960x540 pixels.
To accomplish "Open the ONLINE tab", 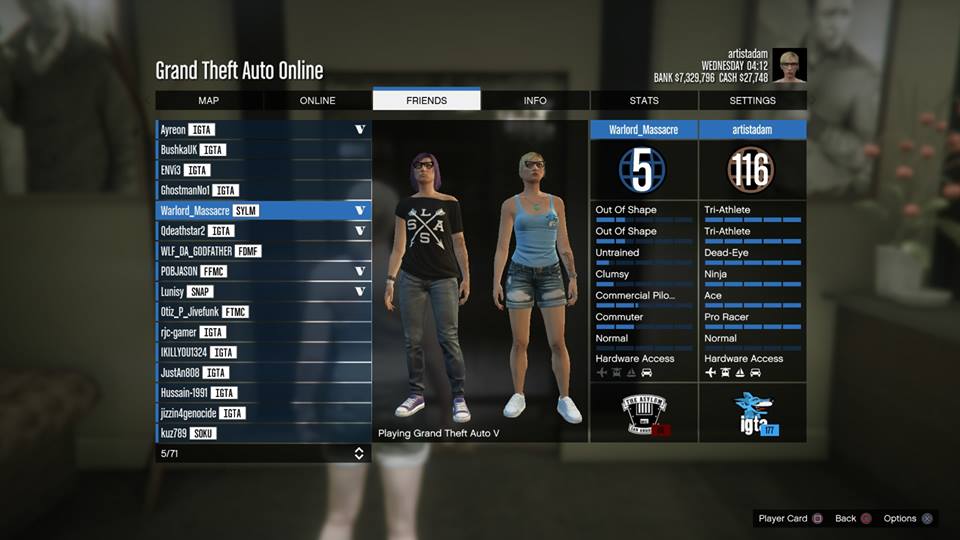I will (x=317, y=100).
